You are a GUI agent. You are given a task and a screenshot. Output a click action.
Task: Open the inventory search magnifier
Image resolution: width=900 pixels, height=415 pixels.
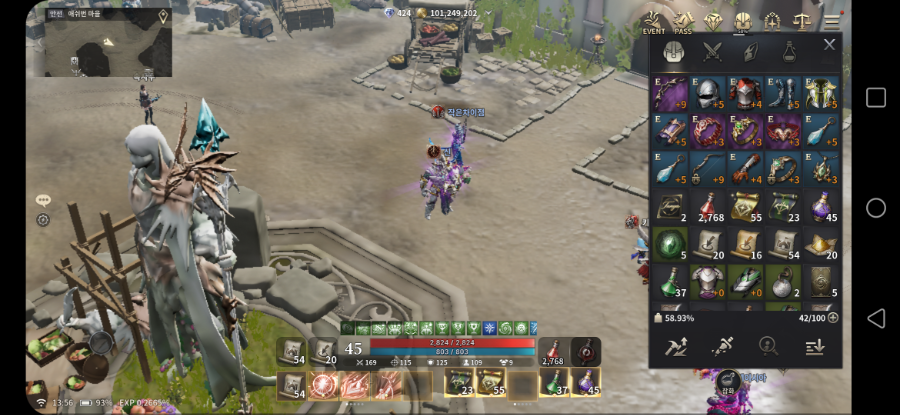(768, 346)
